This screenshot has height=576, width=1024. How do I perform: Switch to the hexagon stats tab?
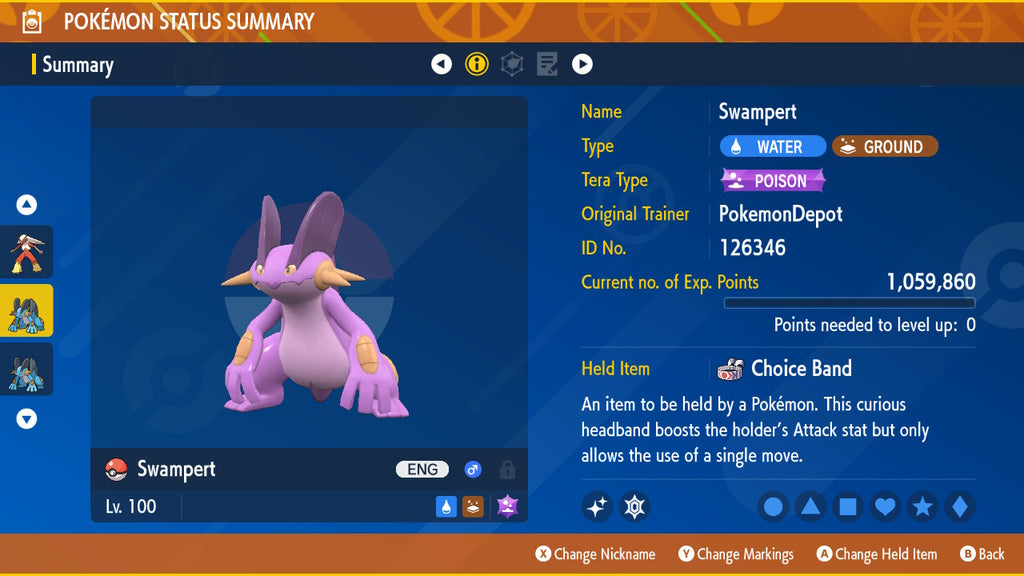click(512, 65)
